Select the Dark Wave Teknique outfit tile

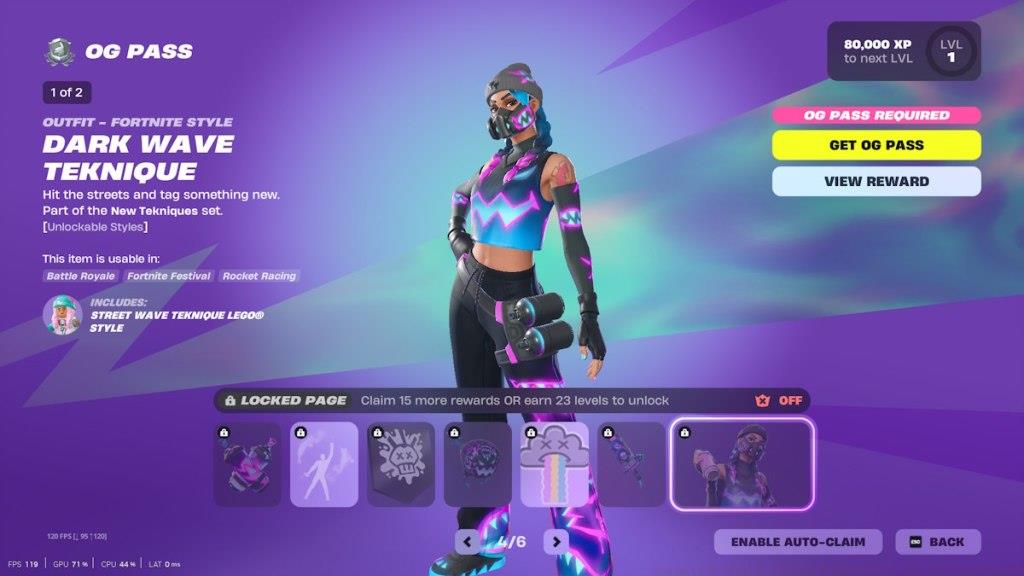coord(742,464)
